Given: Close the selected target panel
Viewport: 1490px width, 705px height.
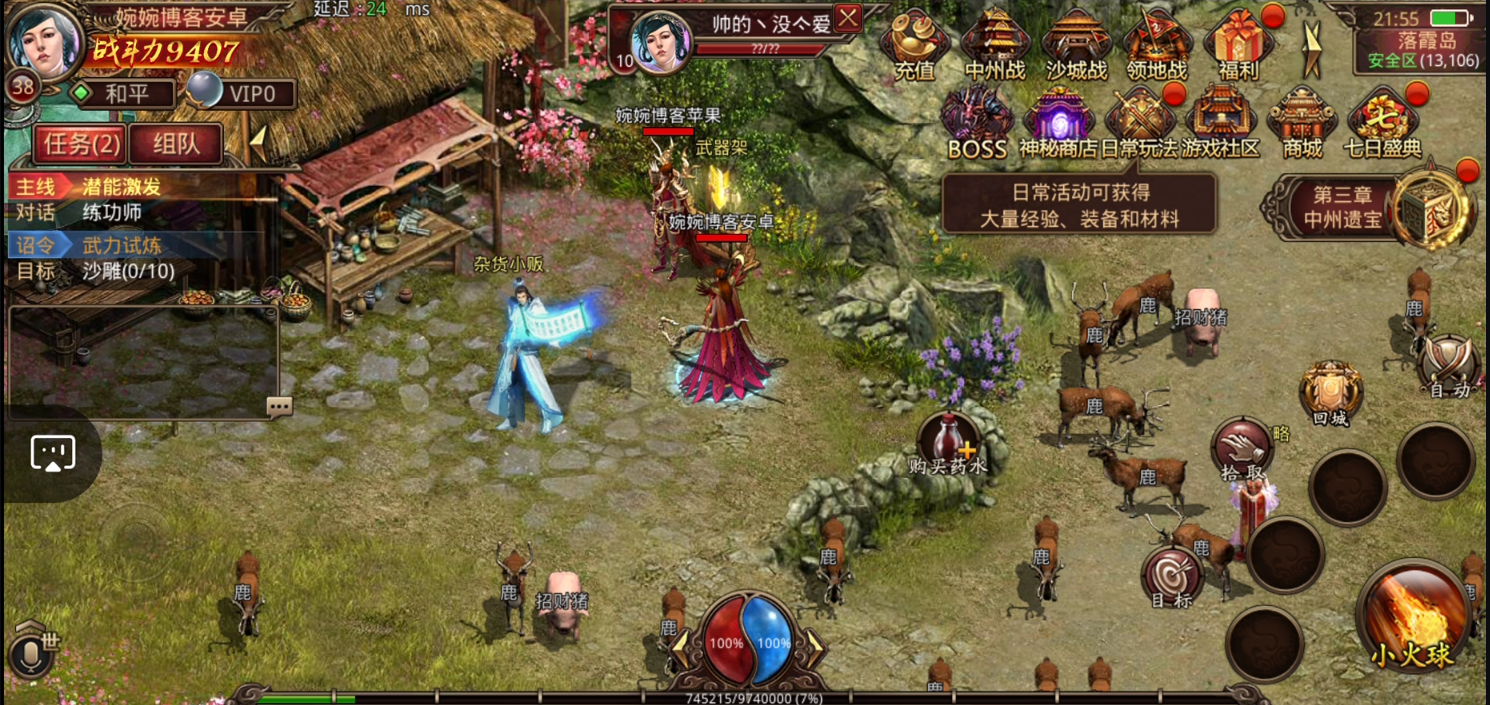Looking at the screenshot, I should (x=848, y=18).
